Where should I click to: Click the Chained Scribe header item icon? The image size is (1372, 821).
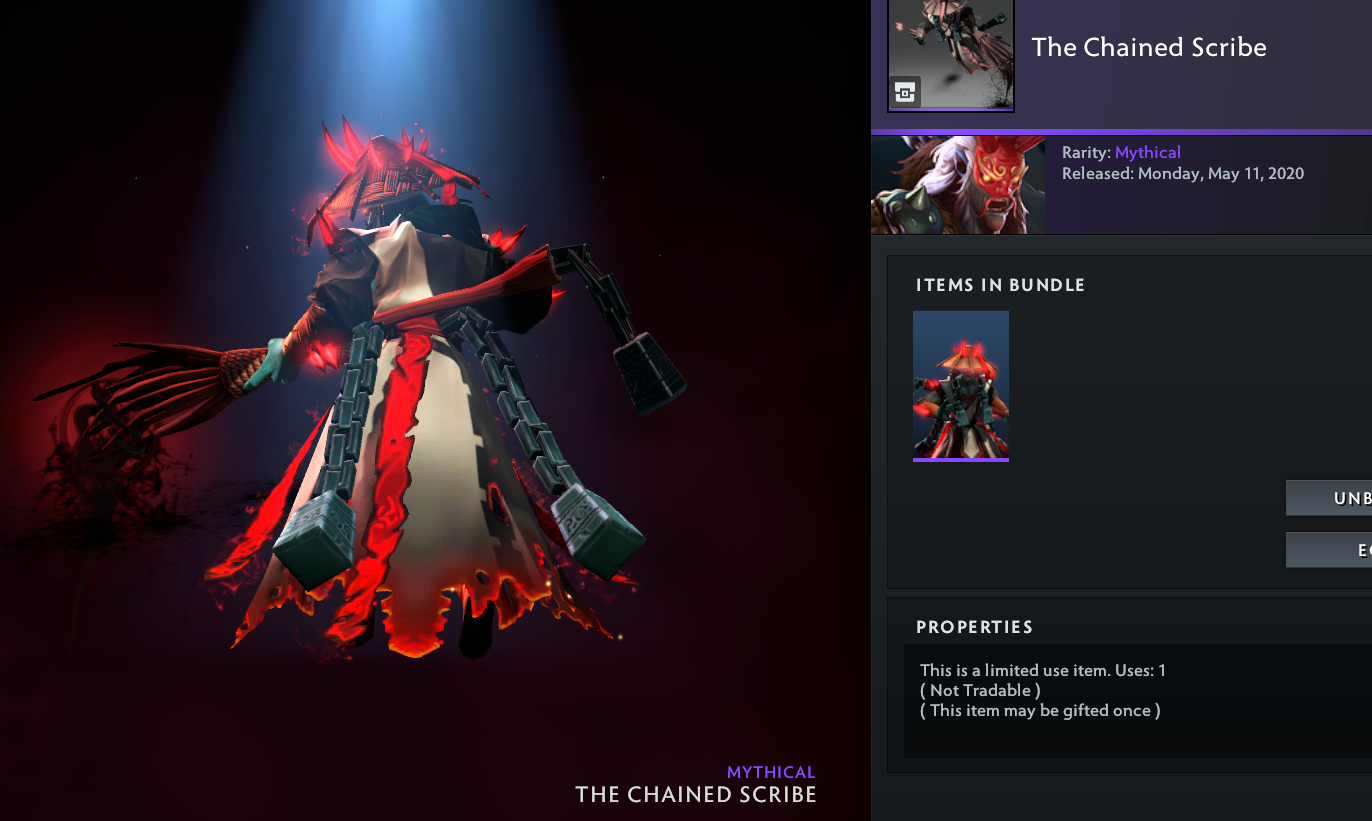(x=951, y=55)
